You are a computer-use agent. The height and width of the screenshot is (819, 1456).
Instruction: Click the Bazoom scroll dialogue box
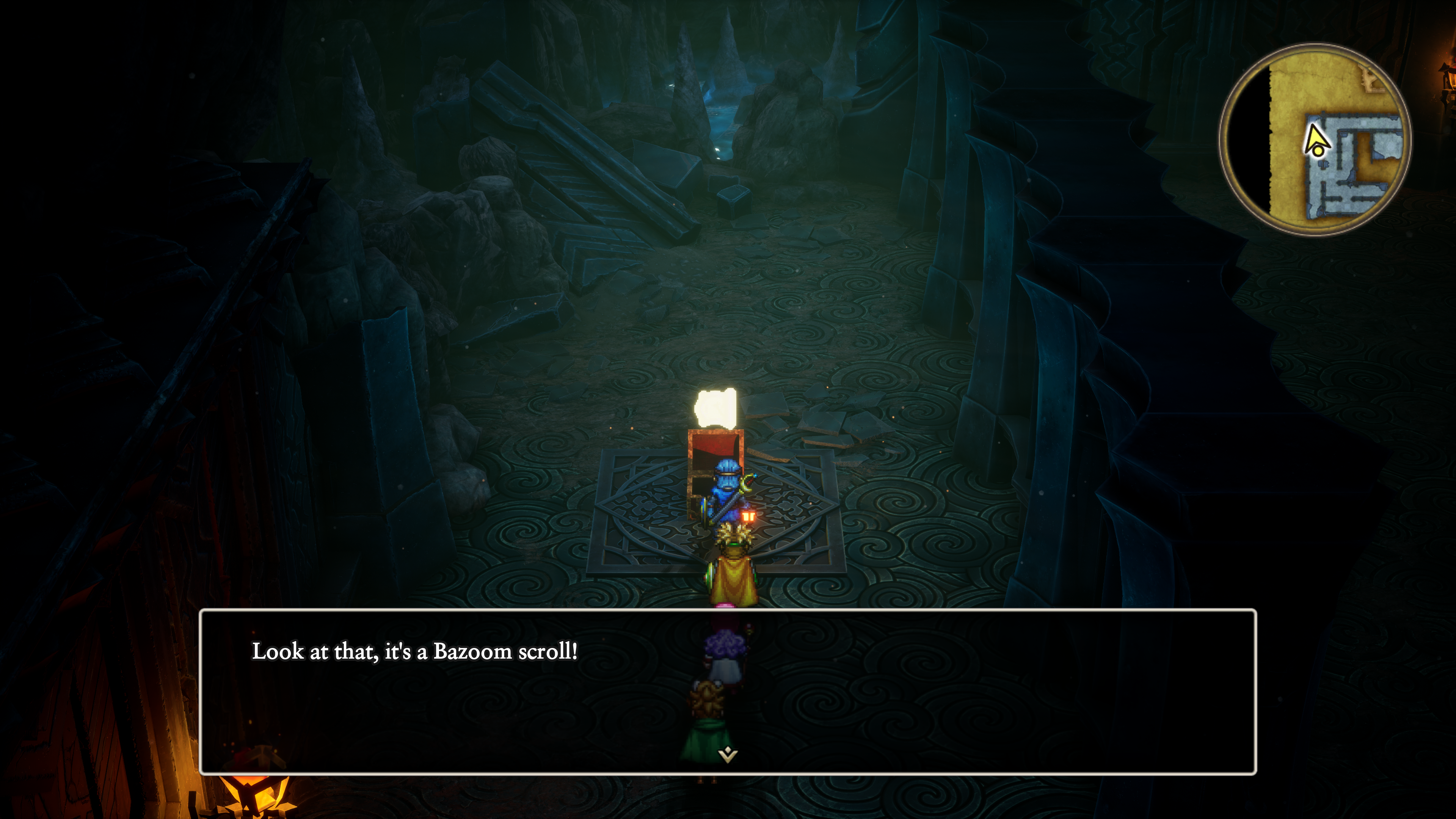coord(728,691)
